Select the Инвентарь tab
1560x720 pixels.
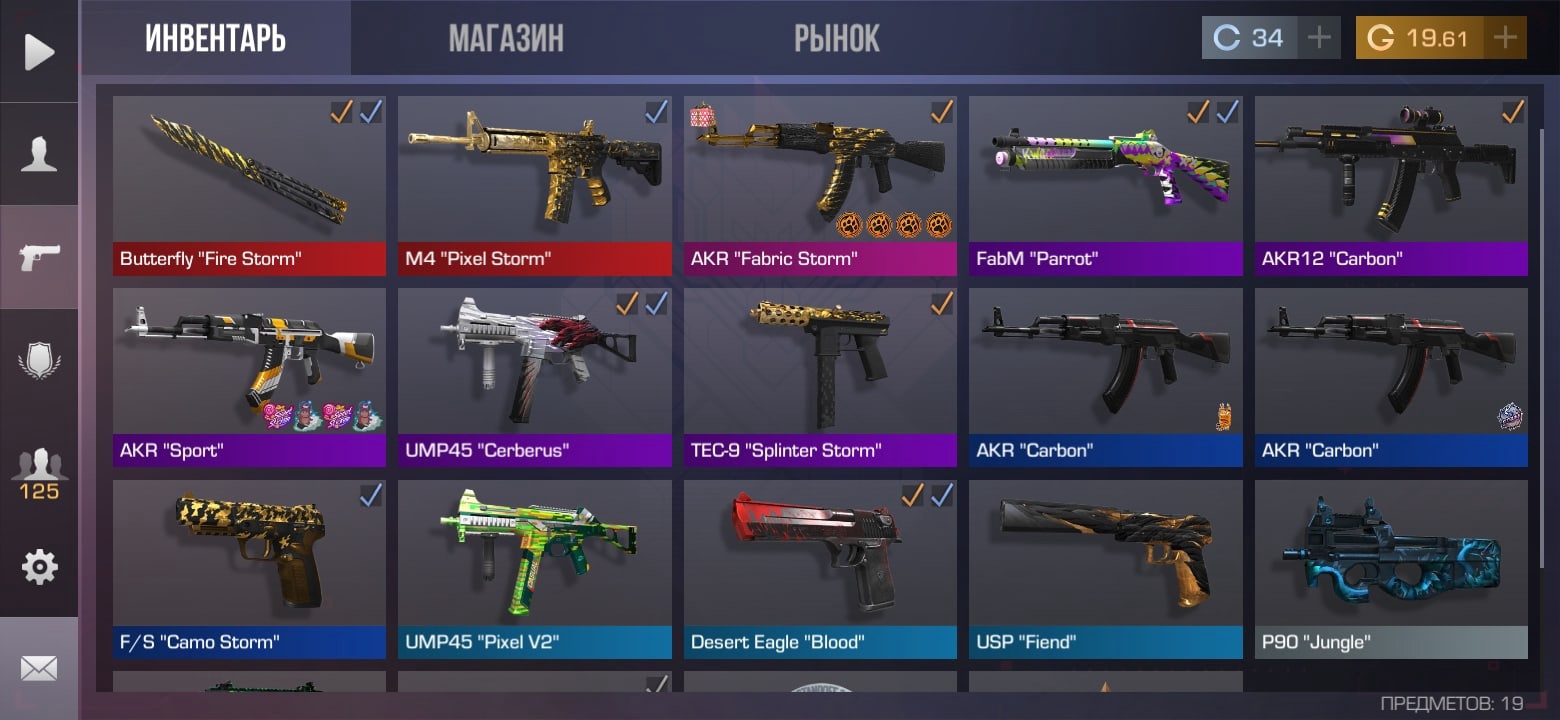[x=215, y=39]
